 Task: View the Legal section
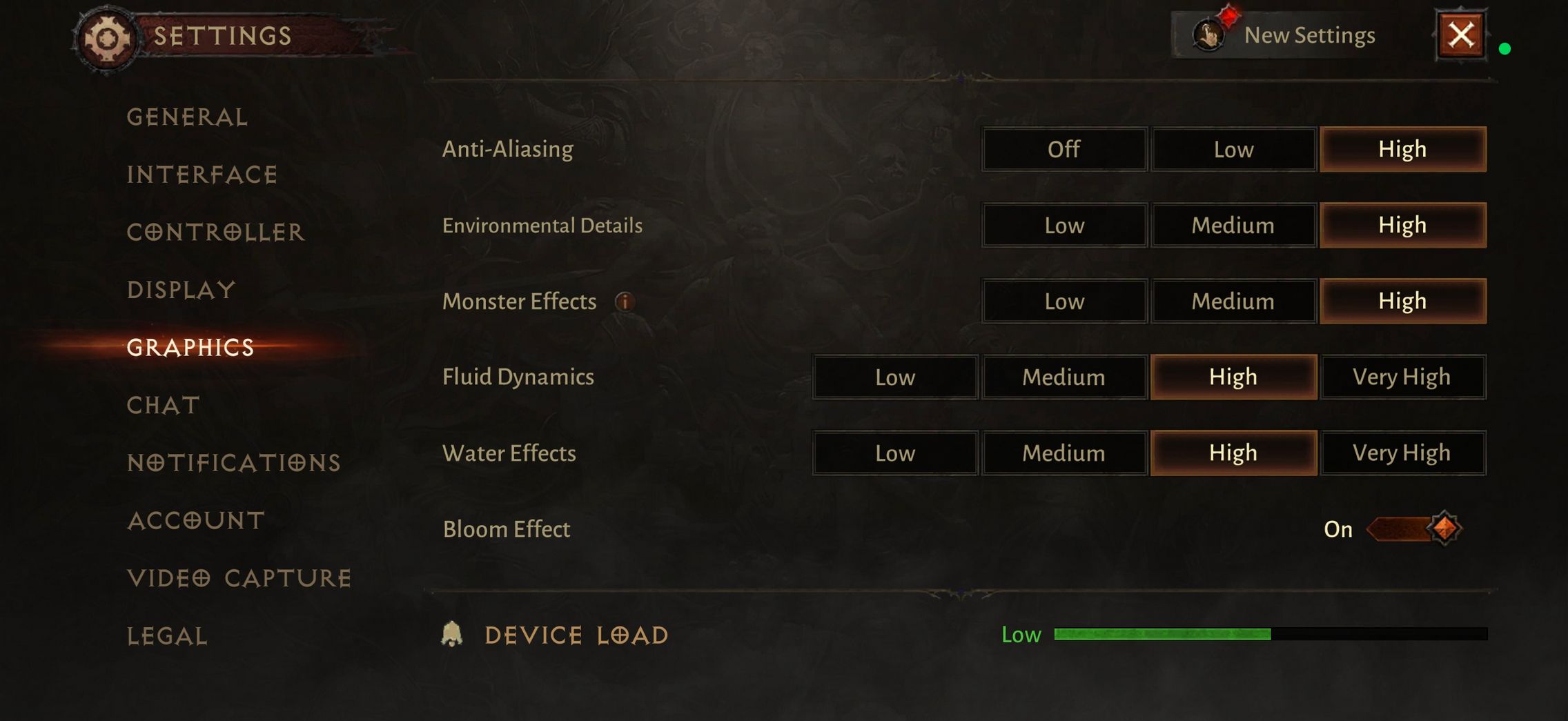pyautogui.click(x=167, y=636)
